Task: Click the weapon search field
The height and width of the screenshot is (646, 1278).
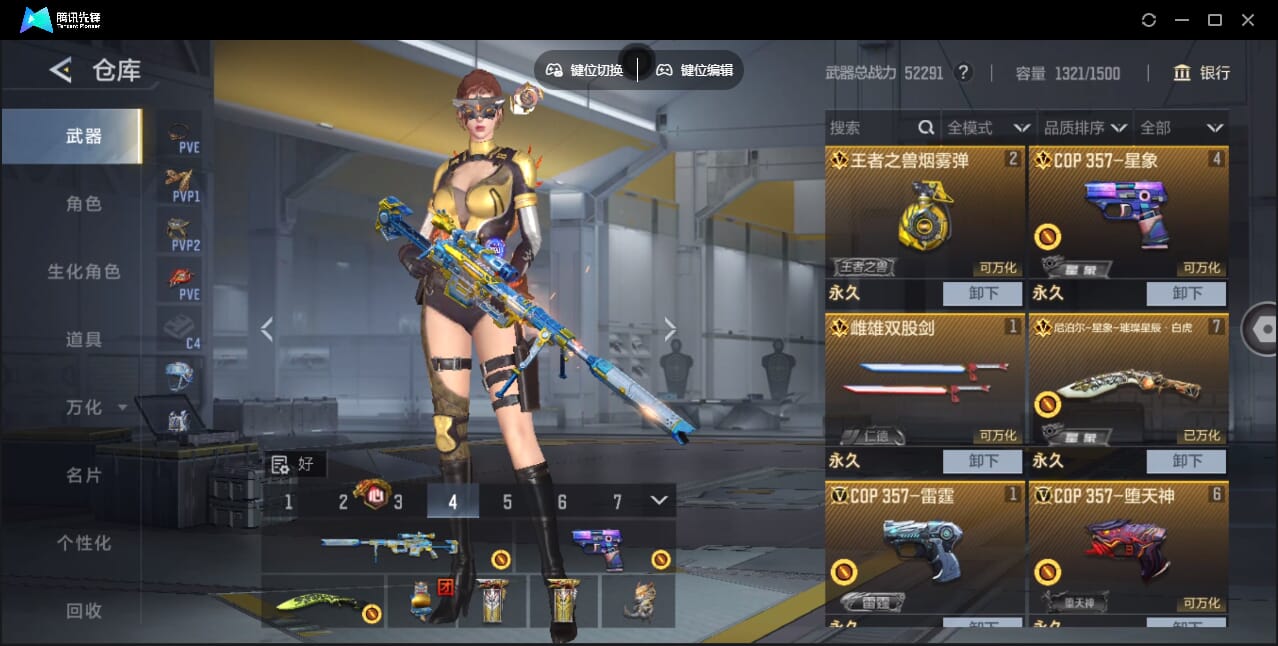Action: (870, 128)
